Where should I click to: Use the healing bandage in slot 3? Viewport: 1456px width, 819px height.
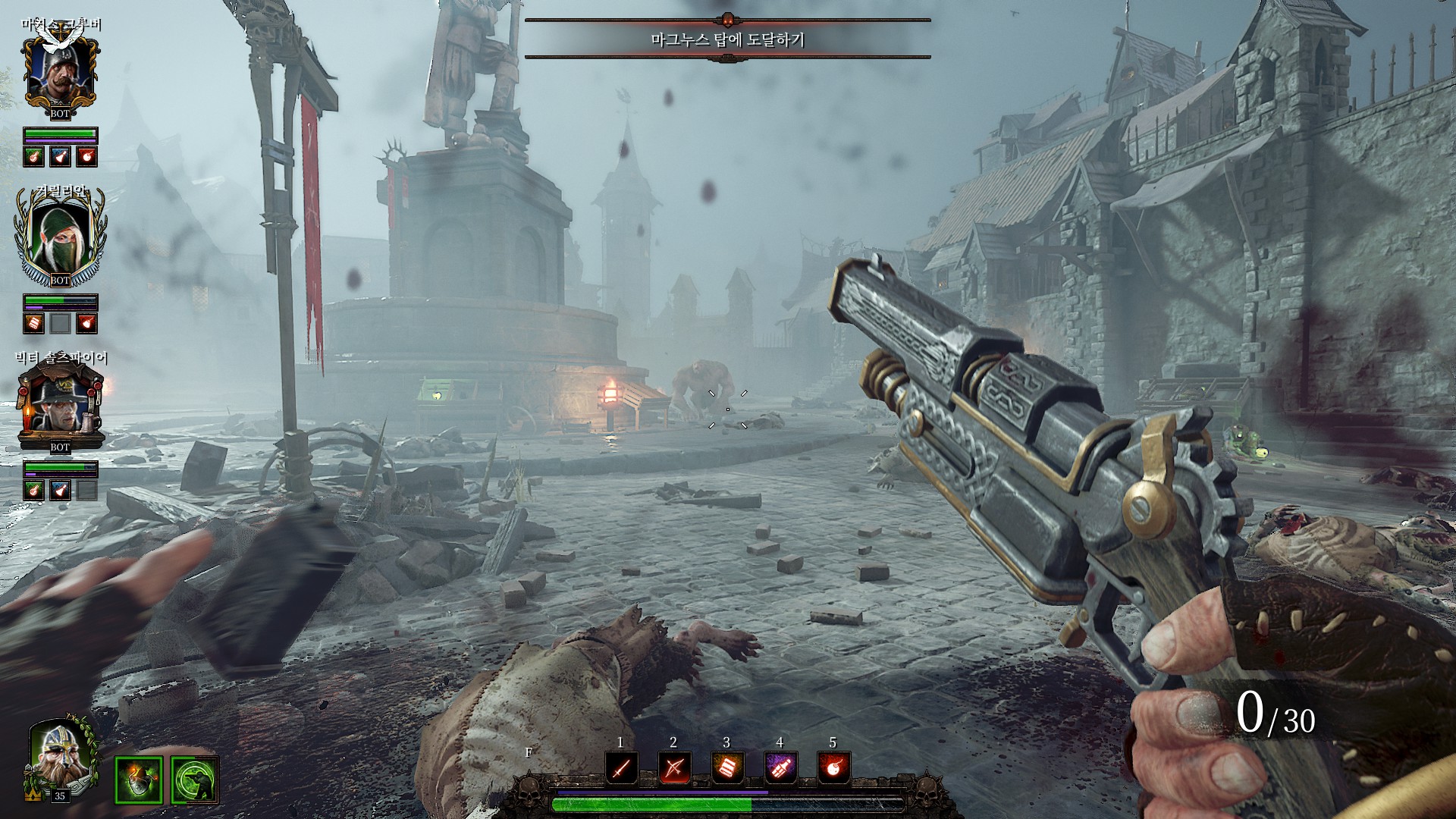(727, 769)
